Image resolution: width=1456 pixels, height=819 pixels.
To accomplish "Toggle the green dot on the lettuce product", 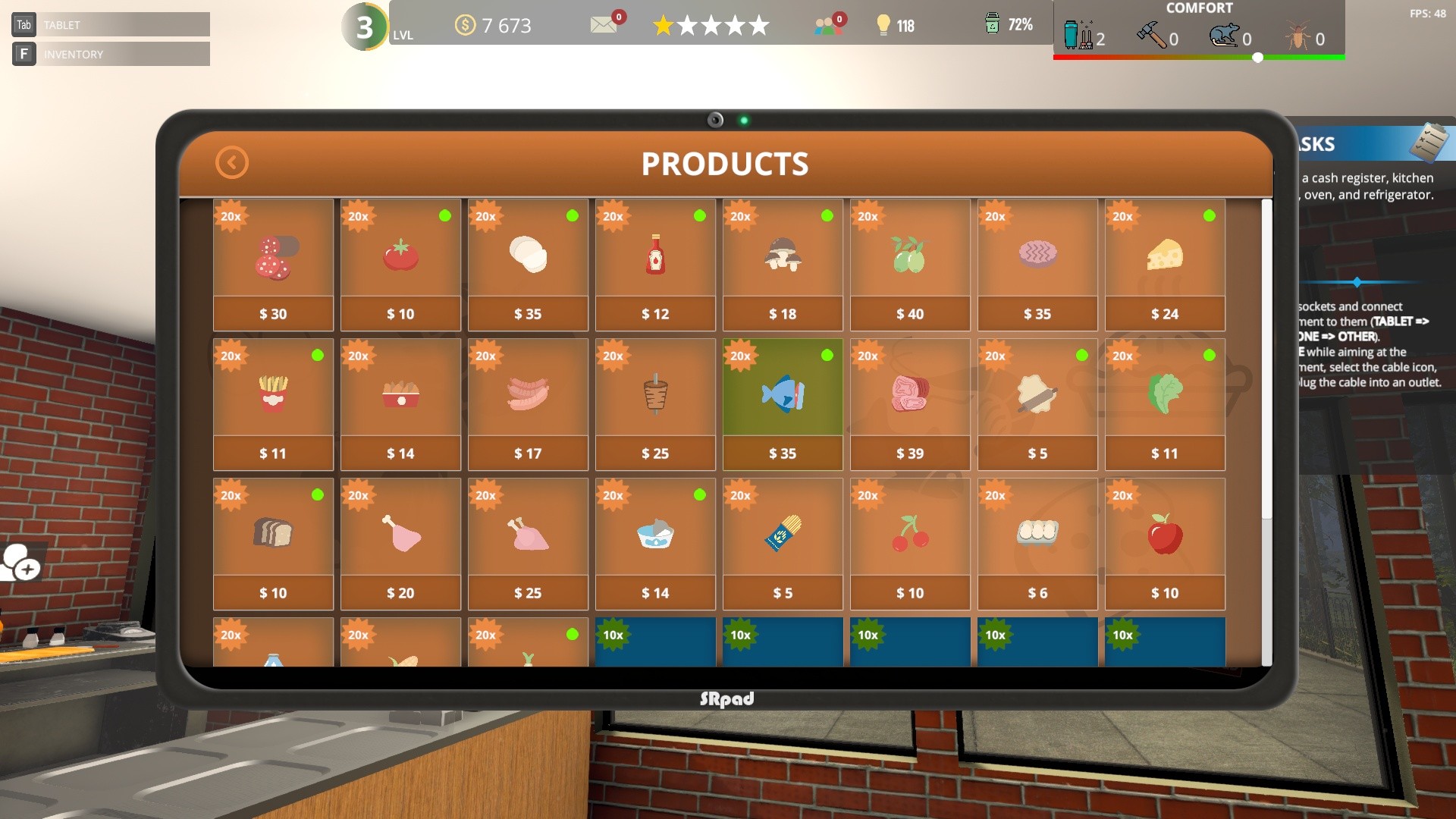I will point(1210,354).
